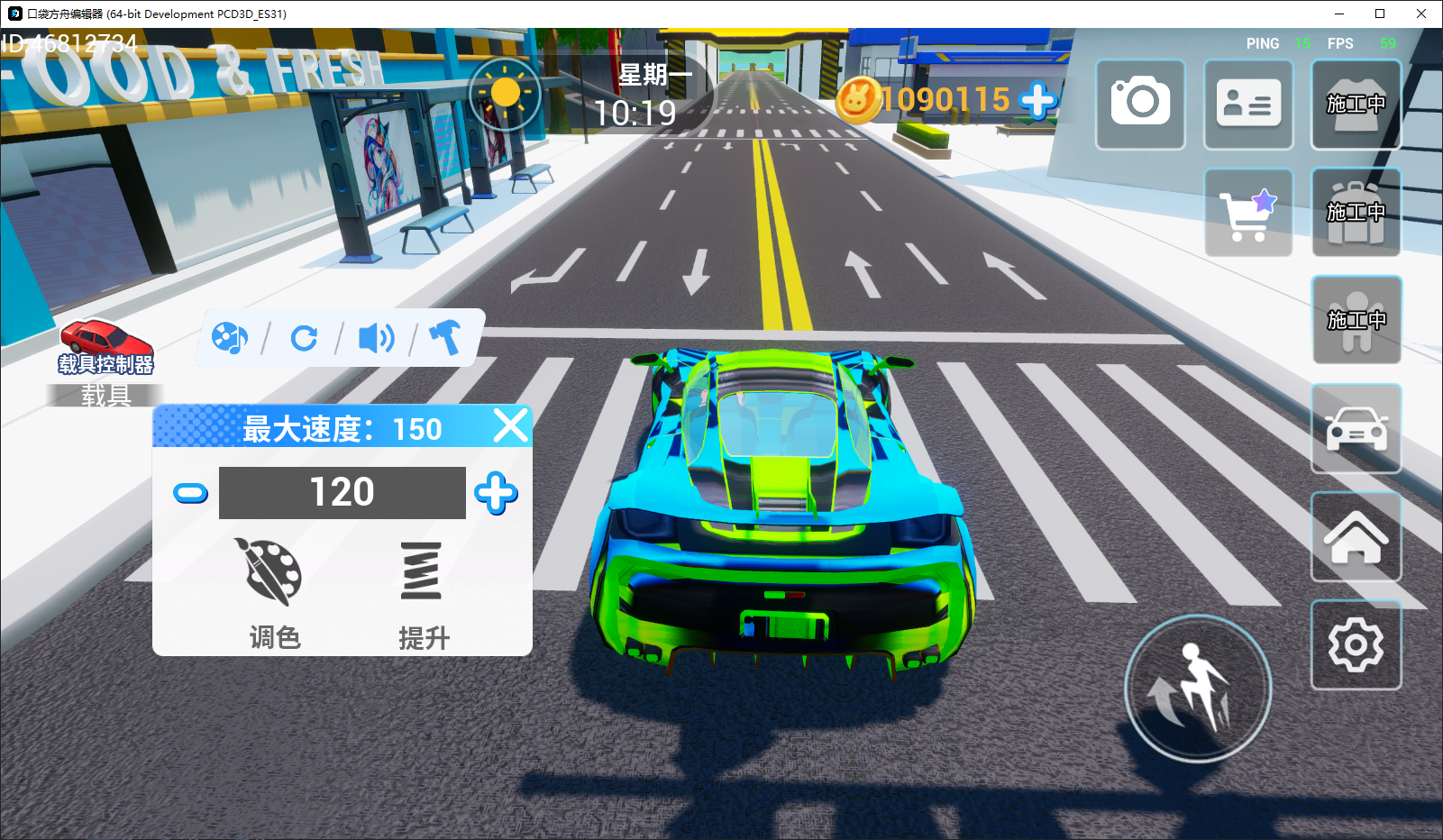
Task: Open the car vehicle menu button
Action: (1356, 428)
